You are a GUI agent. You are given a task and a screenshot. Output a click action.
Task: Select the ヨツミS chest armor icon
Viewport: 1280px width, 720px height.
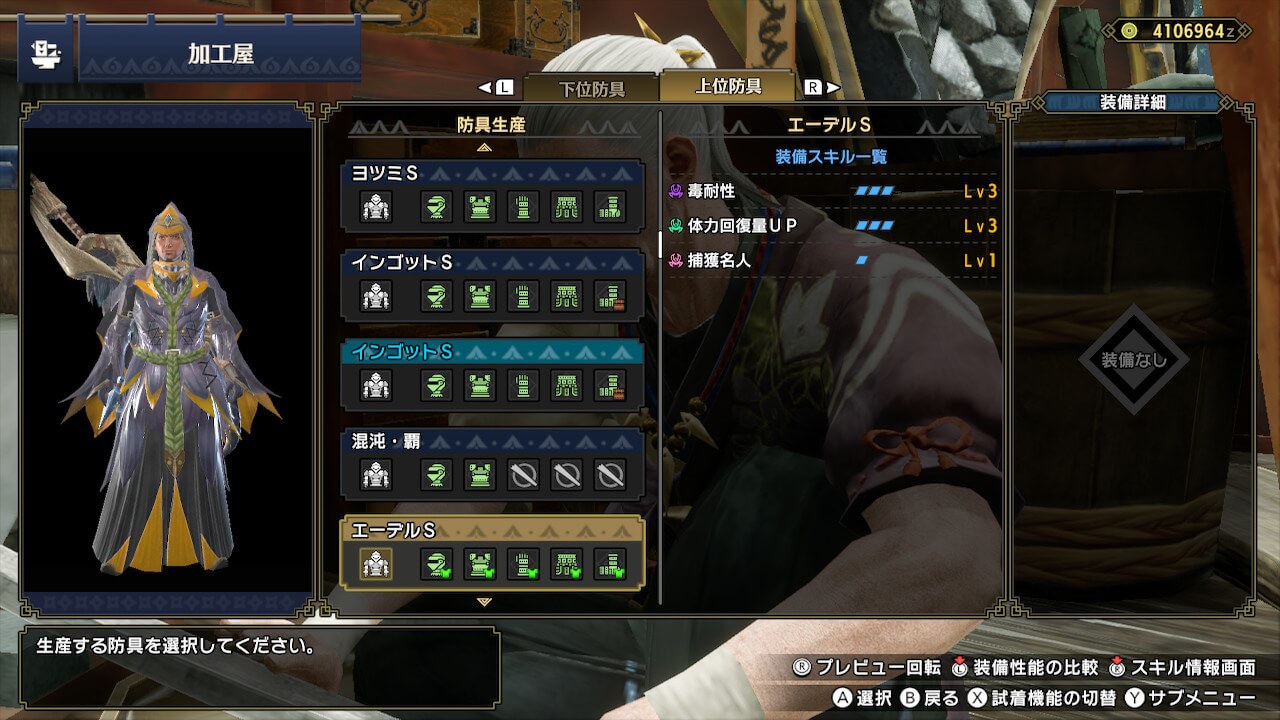(x=480, y=207)
